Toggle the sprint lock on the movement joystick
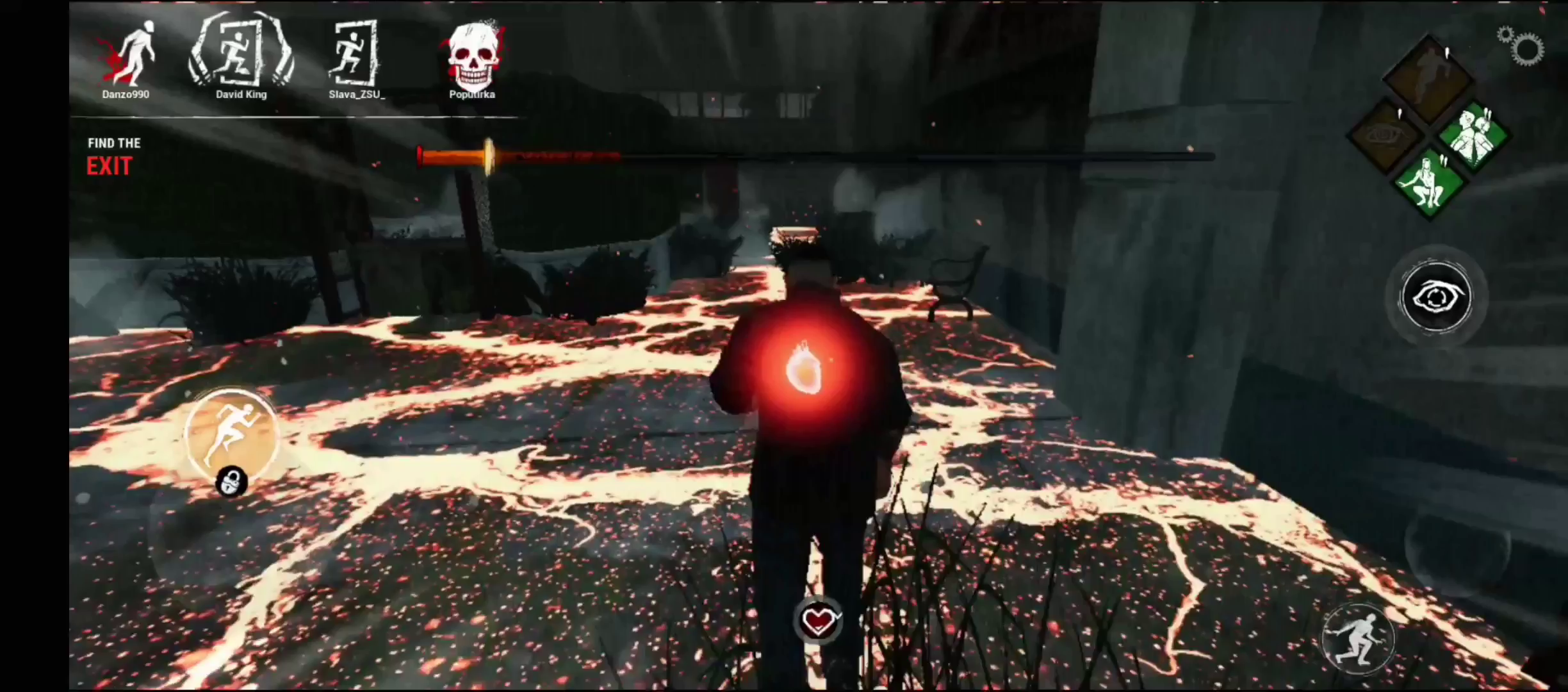1568x692 pixels. (232, 482)
